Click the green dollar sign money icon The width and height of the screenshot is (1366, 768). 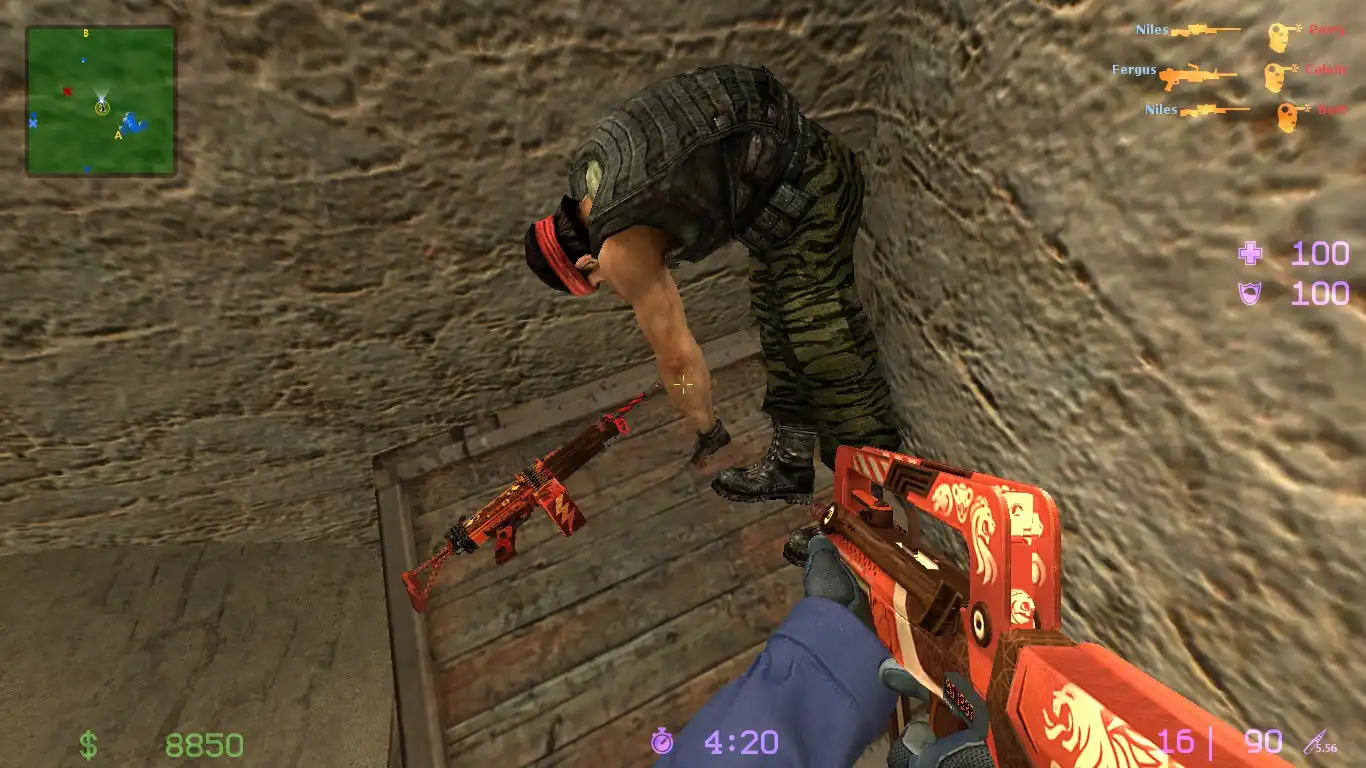point(89,745)
